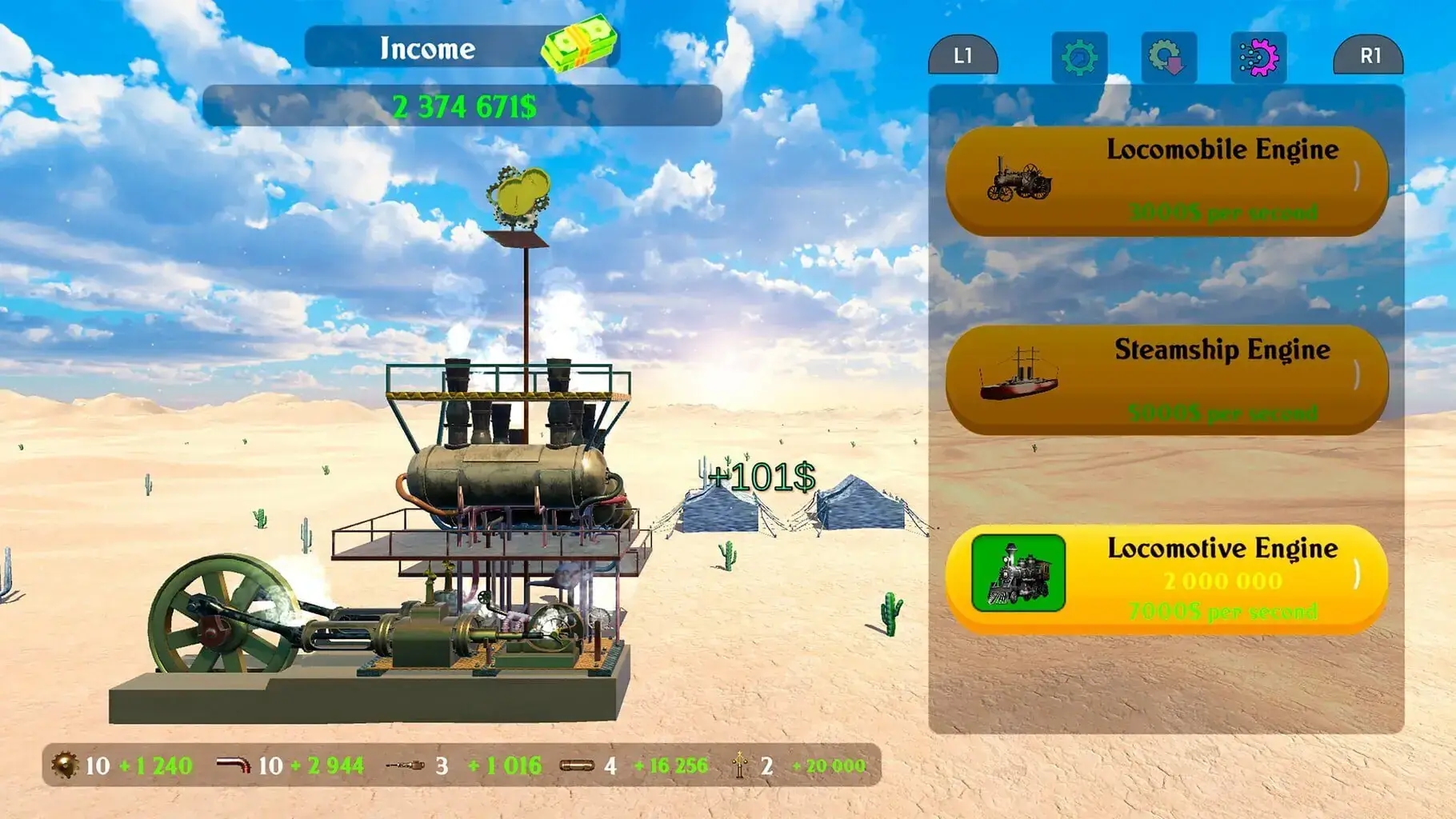This screenshot has width=1456, height=819.
Task: Switch to the gear with down-arrow tab
Action: tap(1168, 58)
